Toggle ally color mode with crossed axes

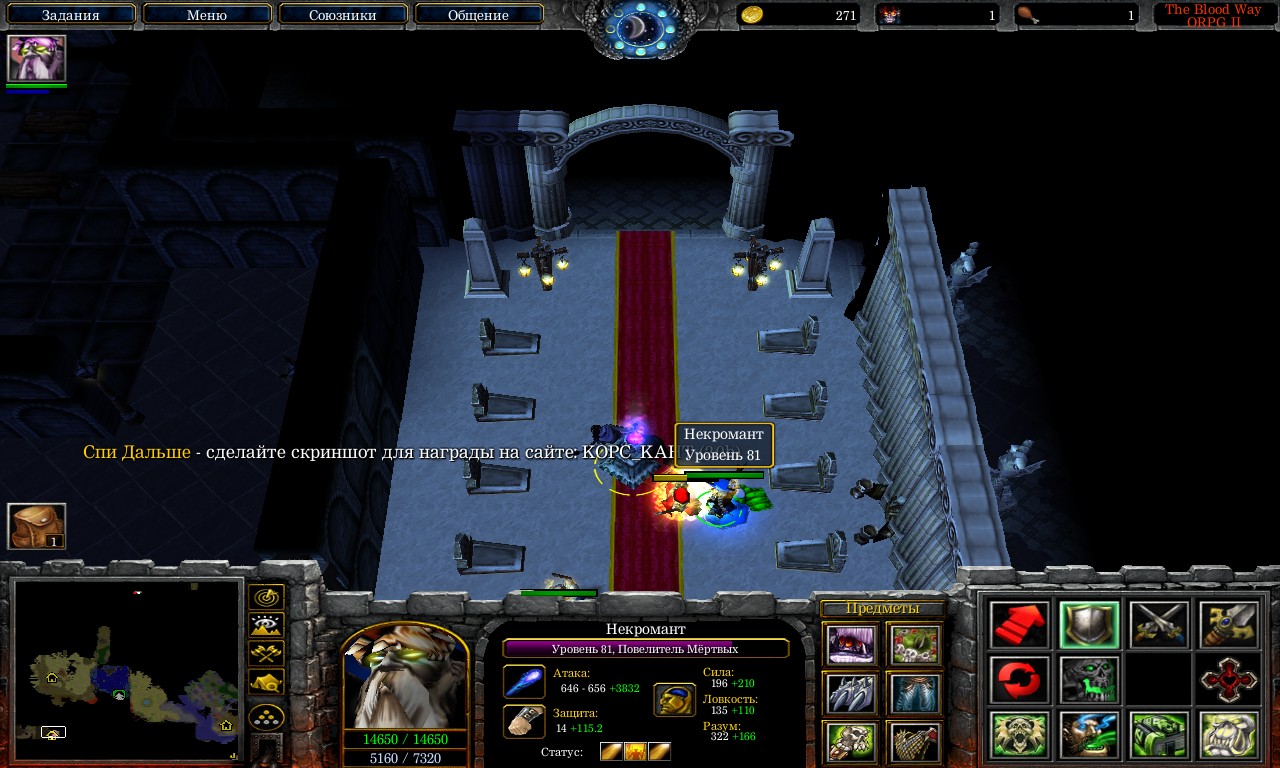tap(266, 655)
